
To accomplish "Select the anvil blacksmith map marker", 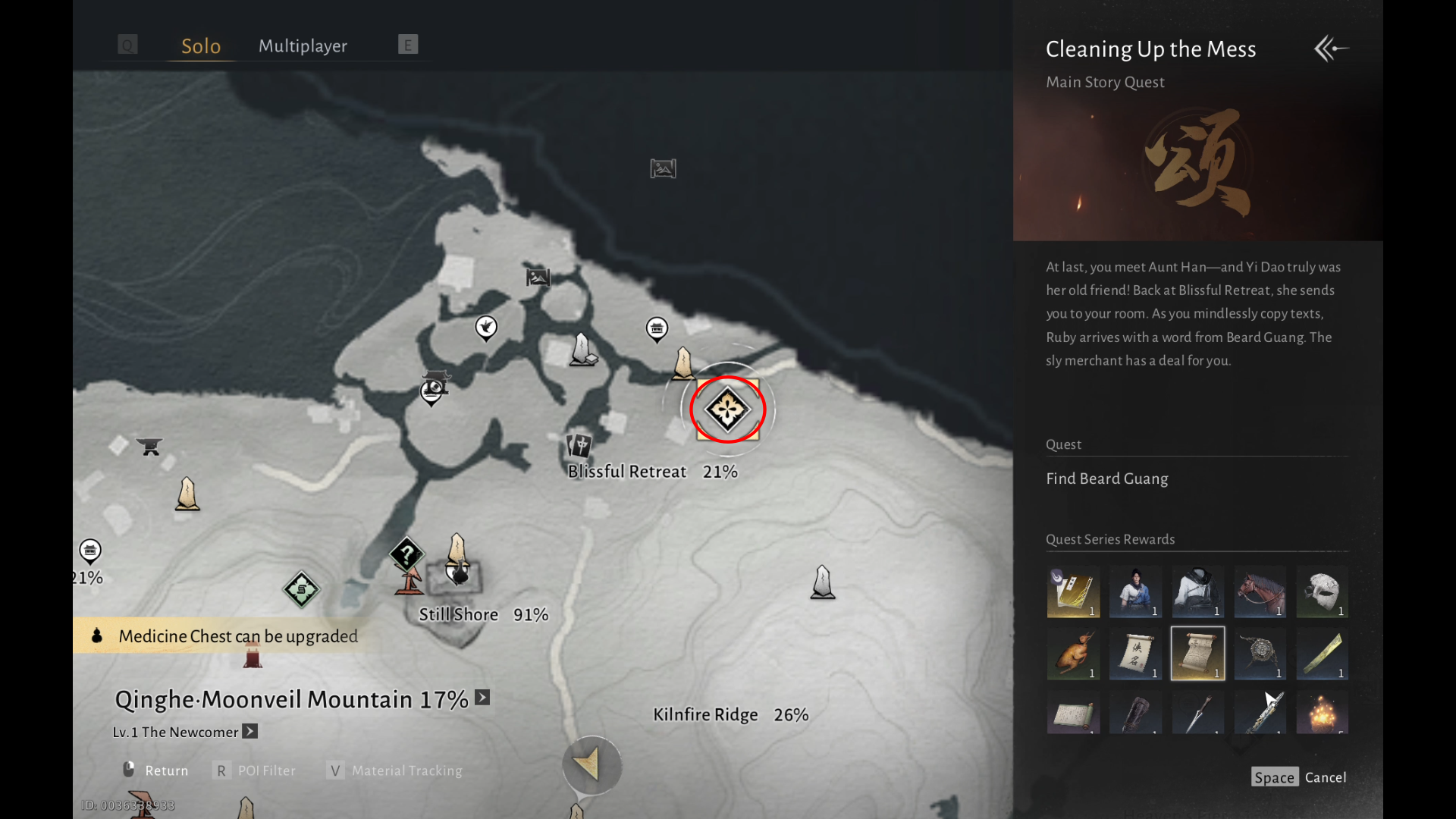I will (149, 447).
